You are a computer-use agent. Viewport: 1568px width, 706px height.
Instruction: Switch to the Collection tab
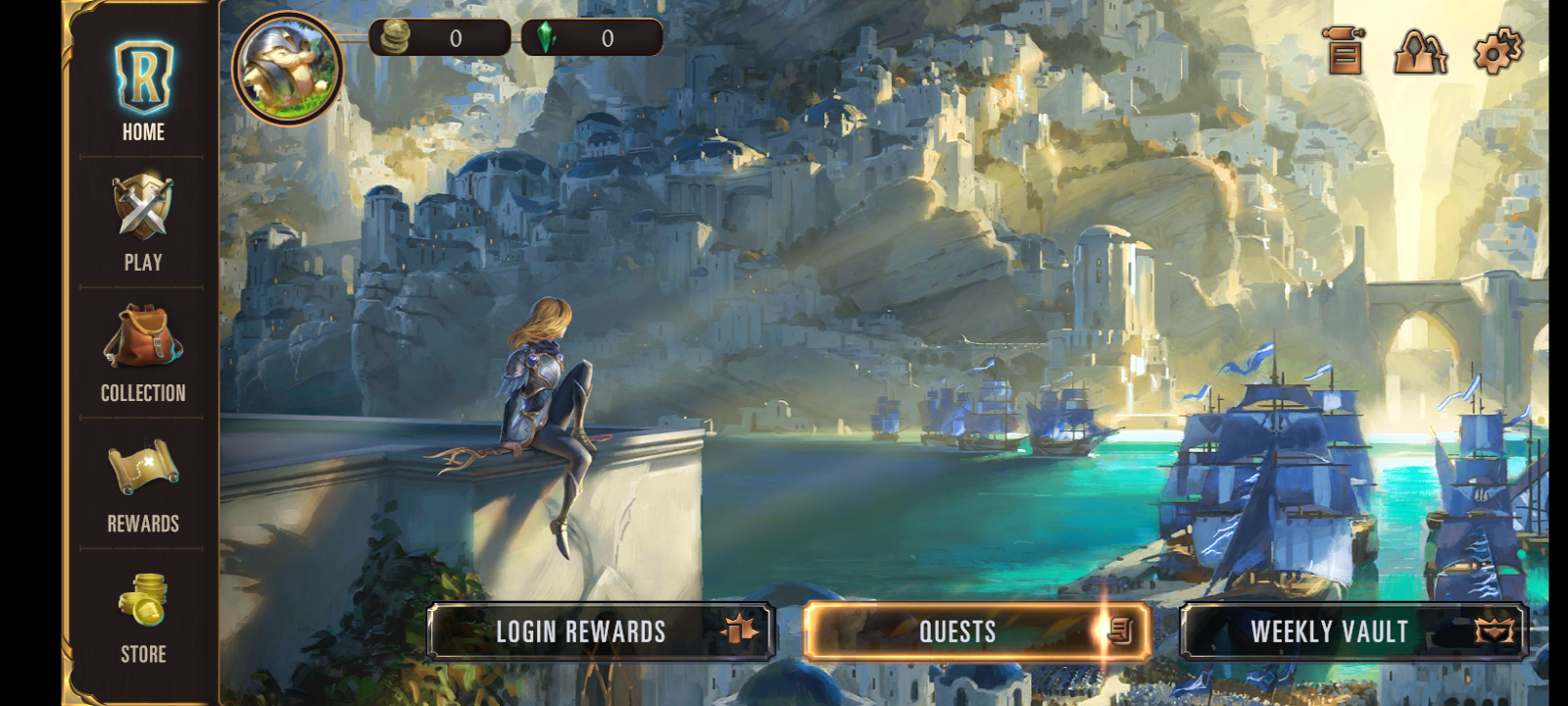coord(143,353)
